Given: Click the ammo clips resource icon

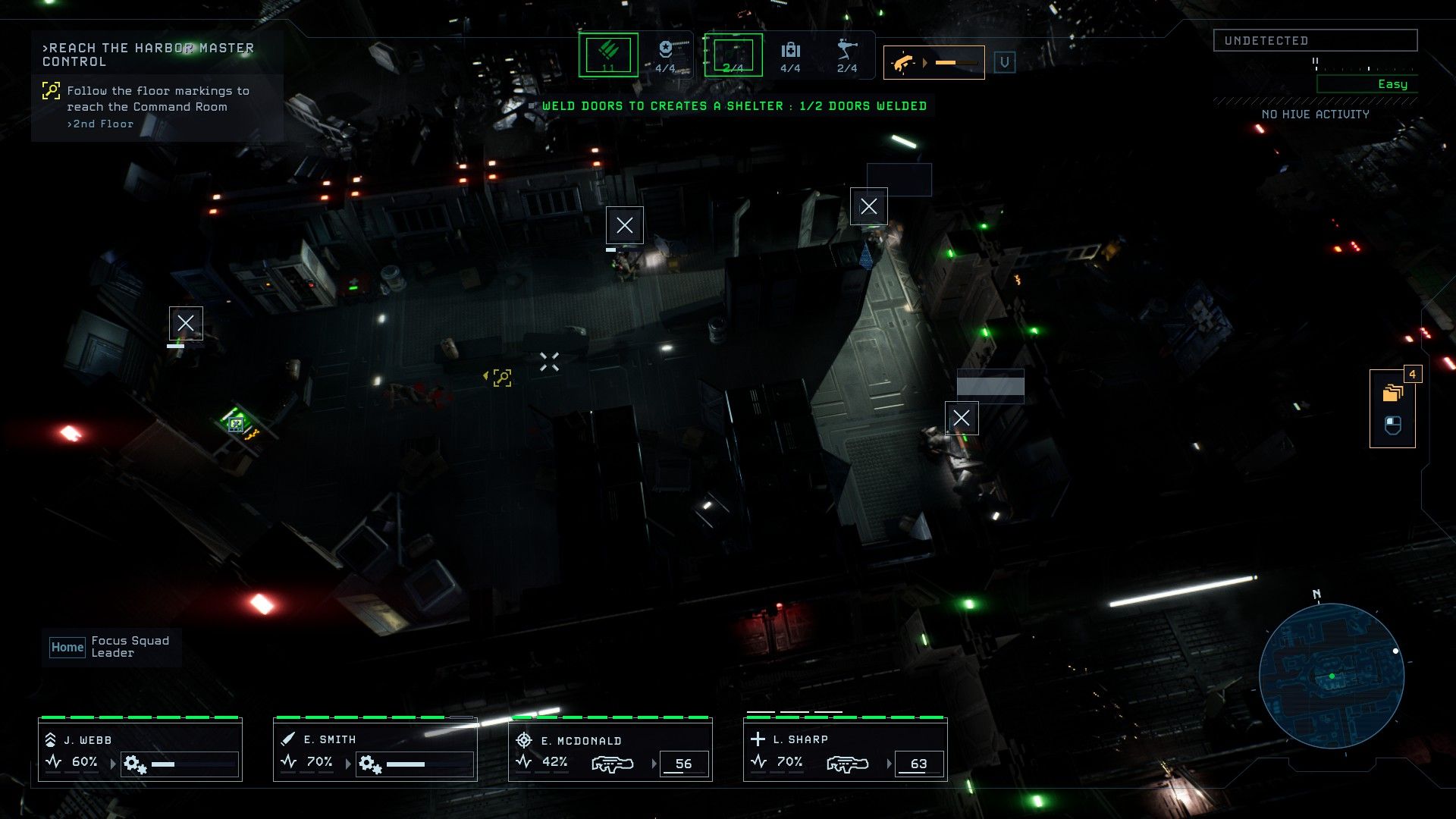Looking at the screenshot, I should coord(608,55).
